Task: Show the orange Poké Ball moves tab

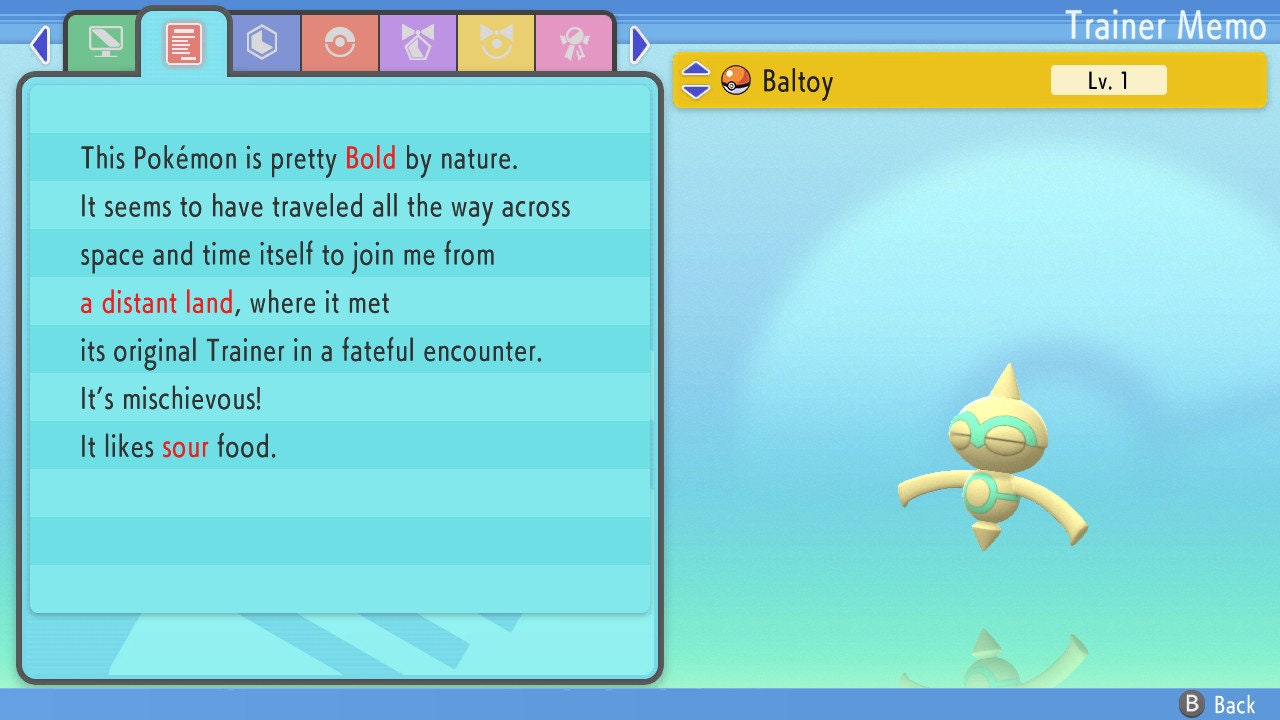Action: pos(340,43)
